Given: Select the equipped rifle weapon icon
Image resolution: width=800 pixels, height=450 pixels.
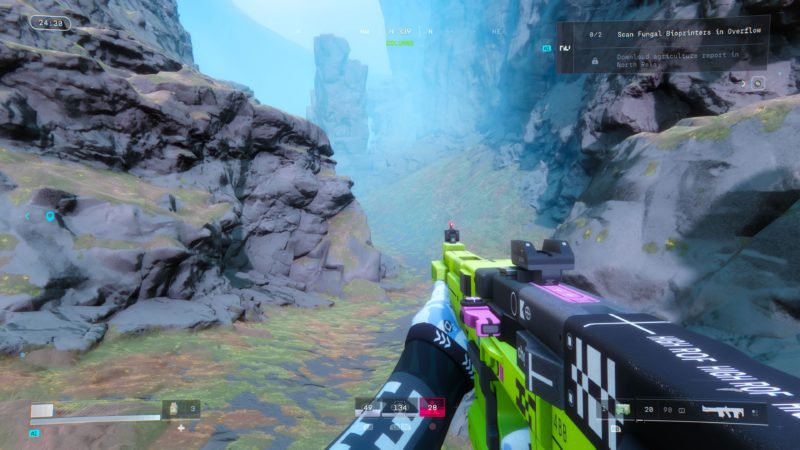Looking at the screenshot, I should [718, 410].
